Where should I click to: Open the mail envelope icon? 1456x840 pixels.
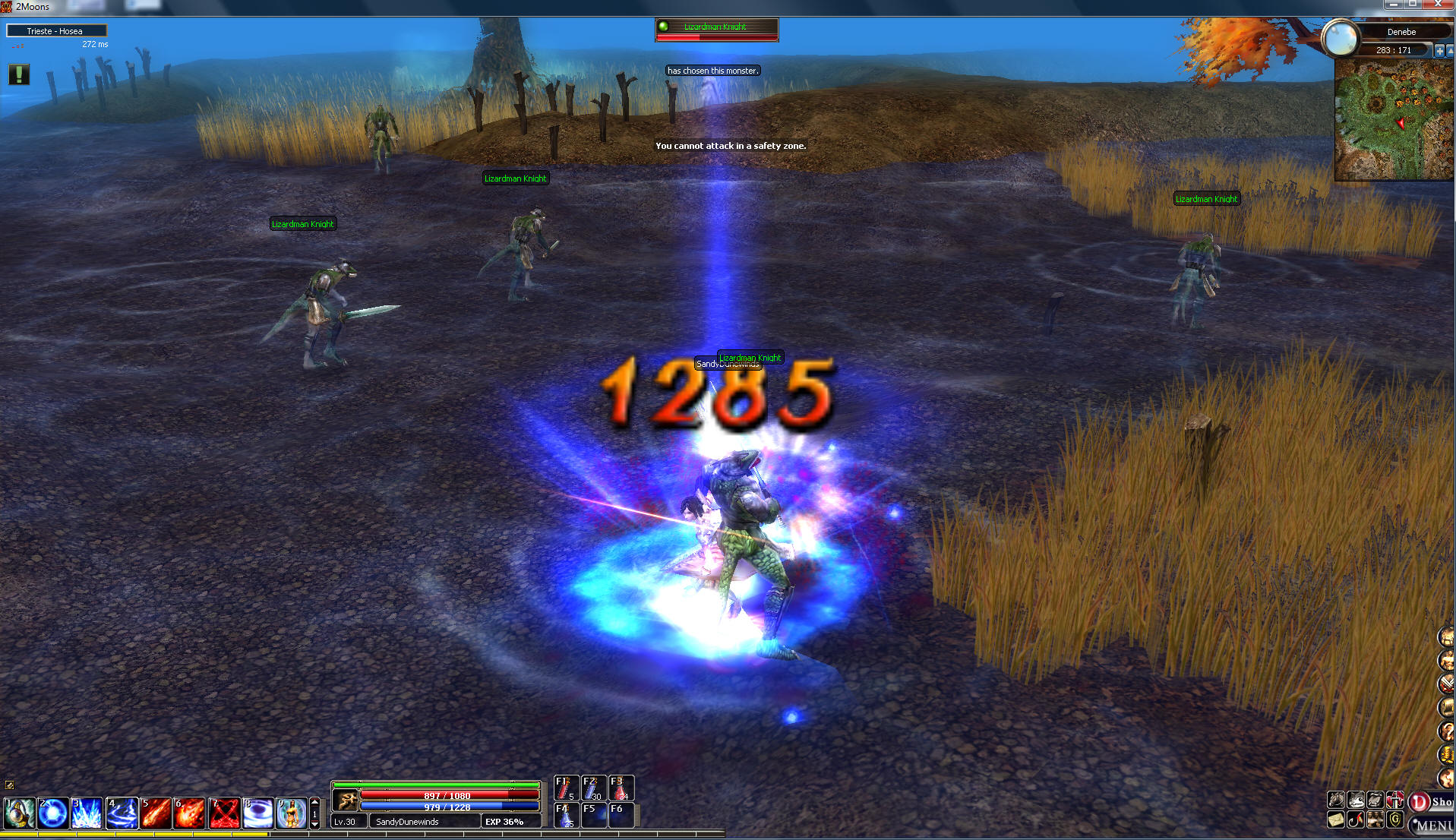pos(1336,820)
